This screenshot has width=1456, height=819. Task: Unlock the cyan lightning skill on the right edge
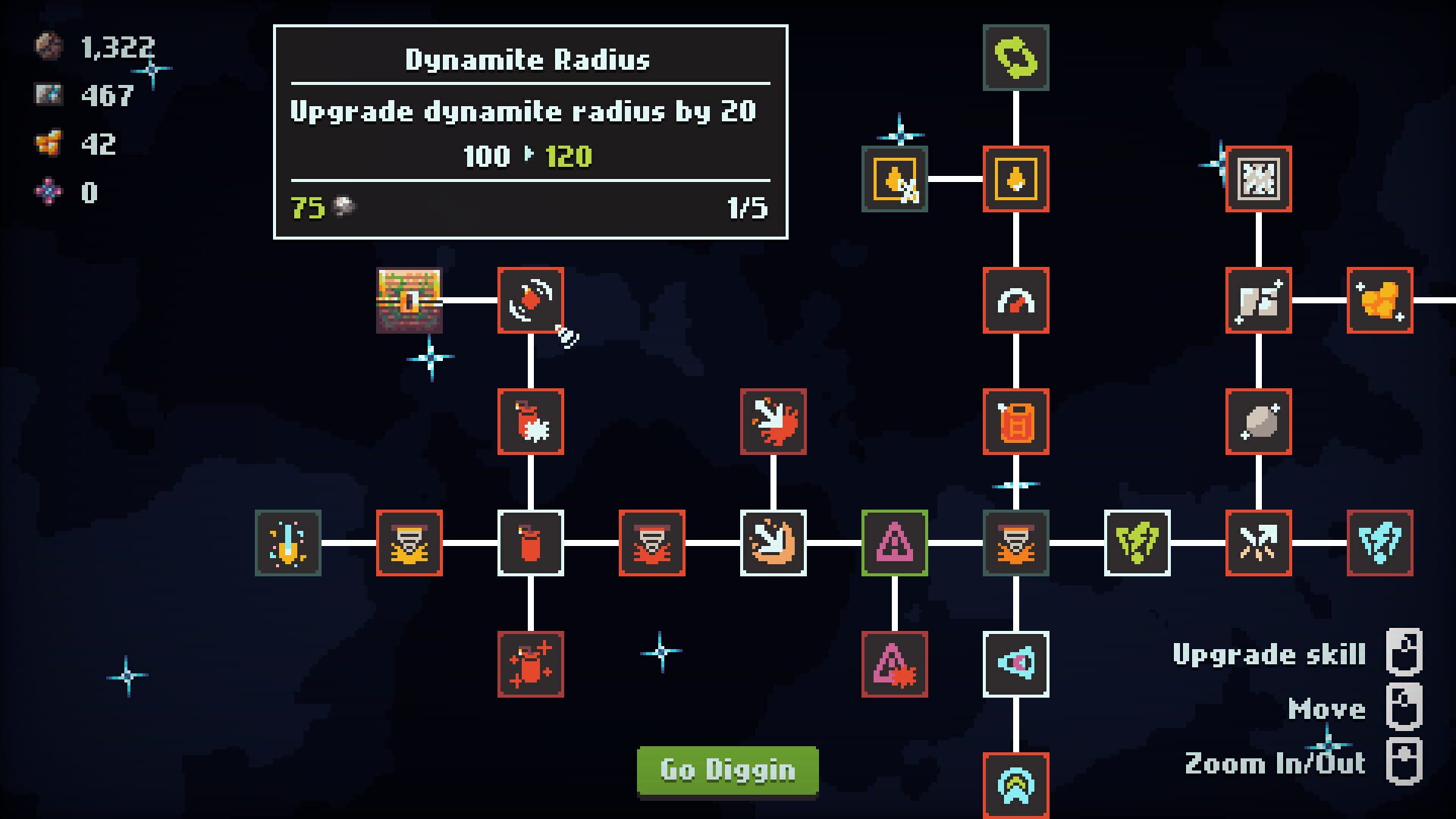pyautogui.click(x=1382, y=543)
